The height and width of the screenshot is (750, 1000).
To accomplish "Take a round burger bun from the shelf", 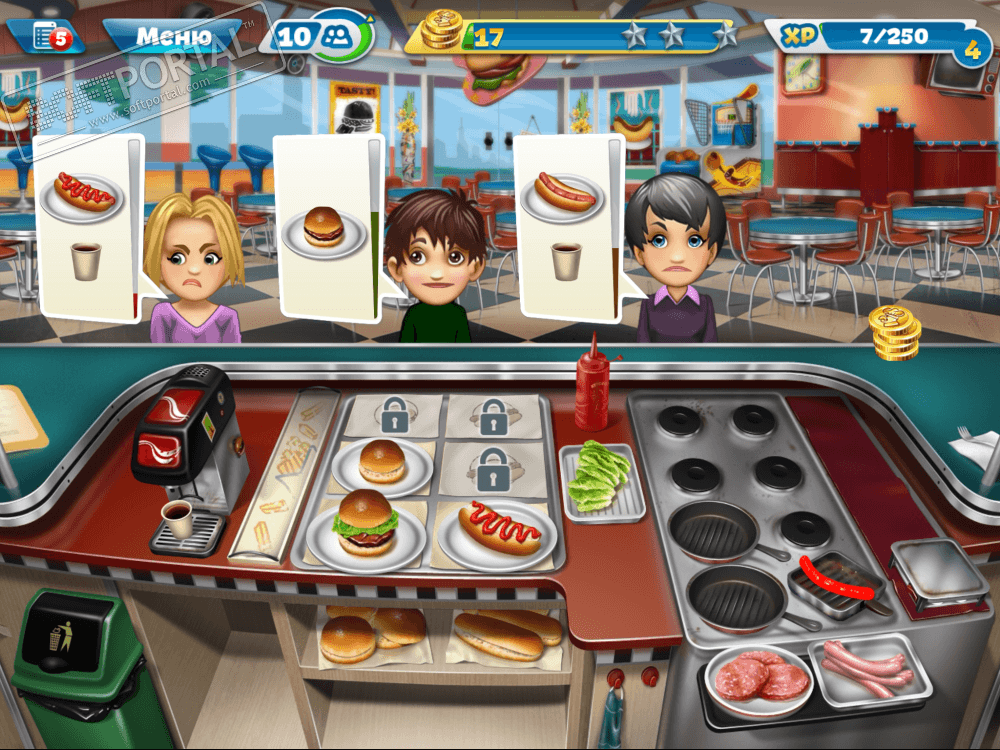I will pyautogui.click(x=348, y=637).
